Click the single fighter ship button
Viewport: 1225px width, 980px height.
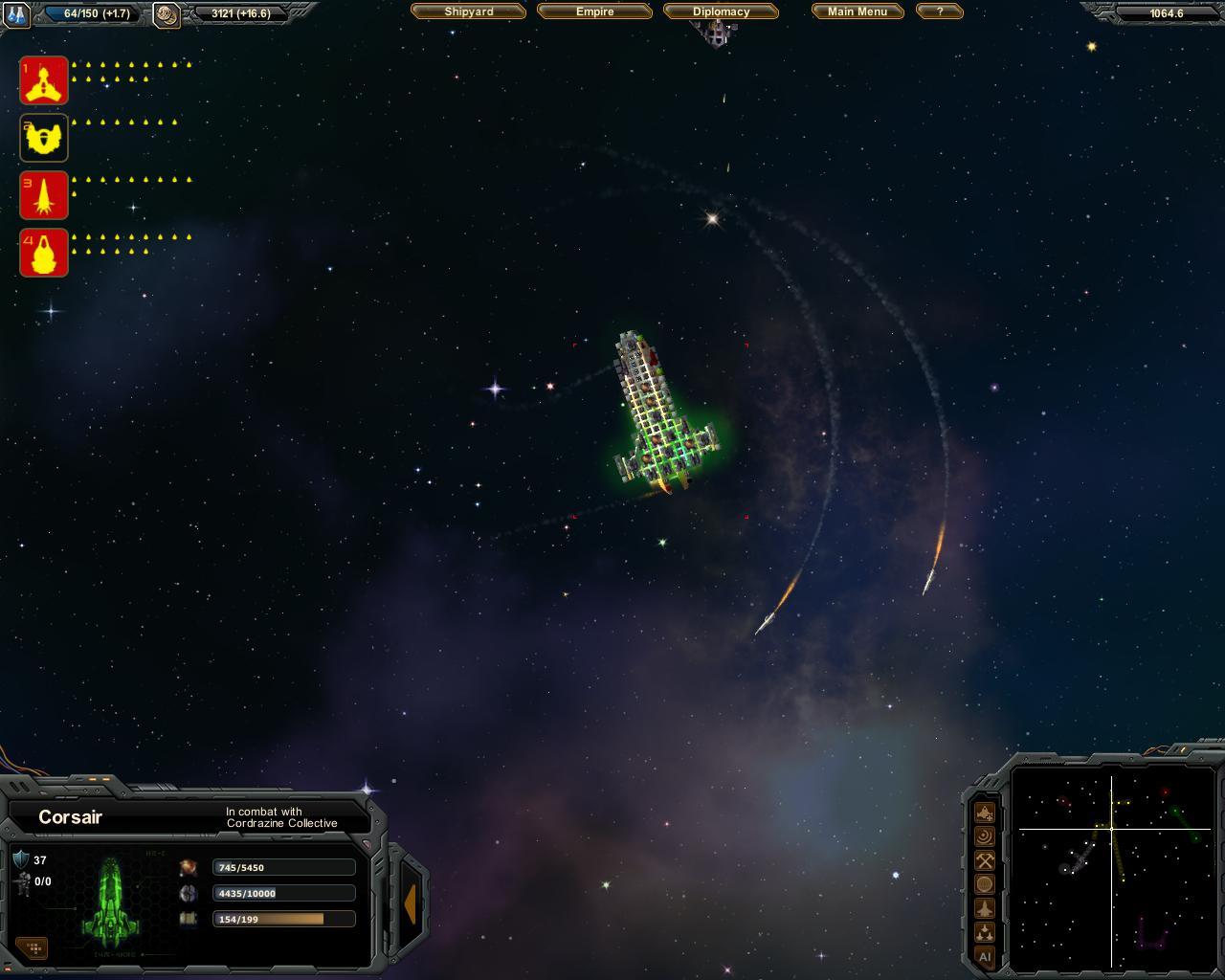984,908
